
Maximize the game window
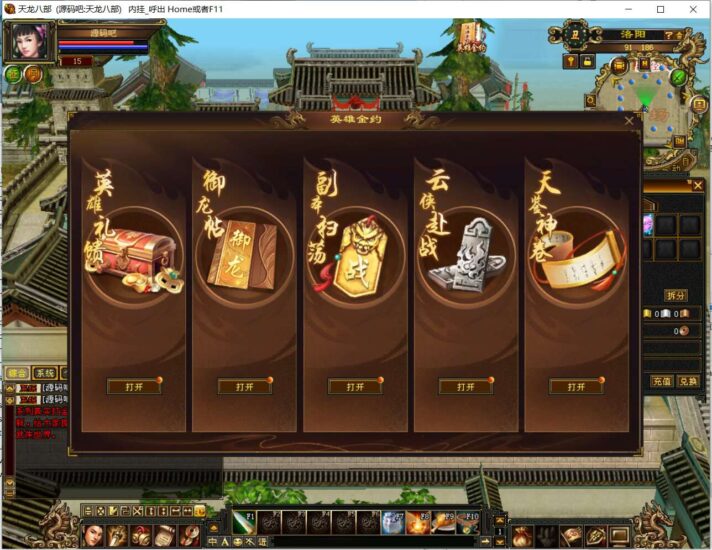[660, 9]
